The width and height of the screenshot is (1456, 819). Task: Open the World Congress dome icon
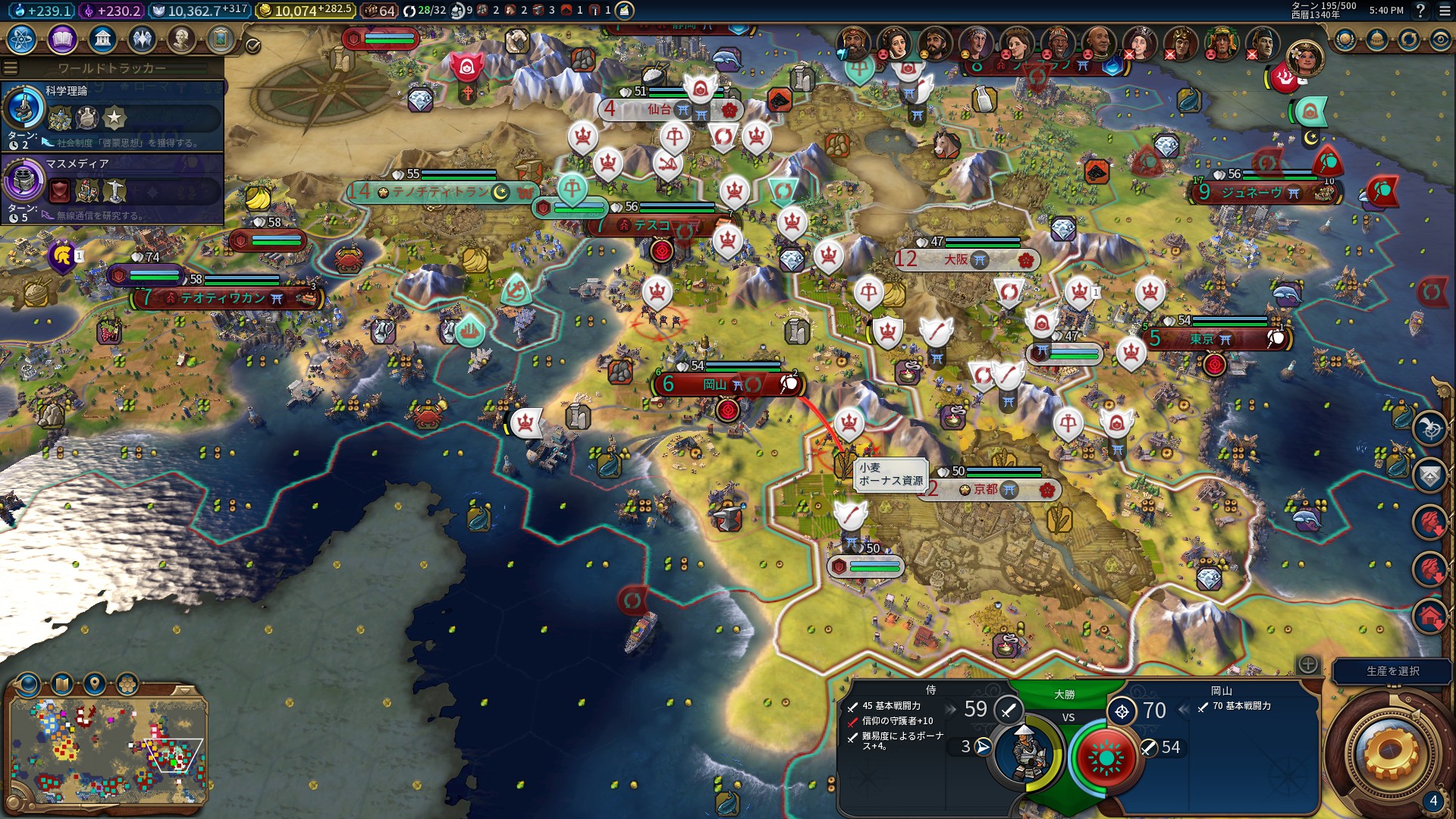point(1377,39)
